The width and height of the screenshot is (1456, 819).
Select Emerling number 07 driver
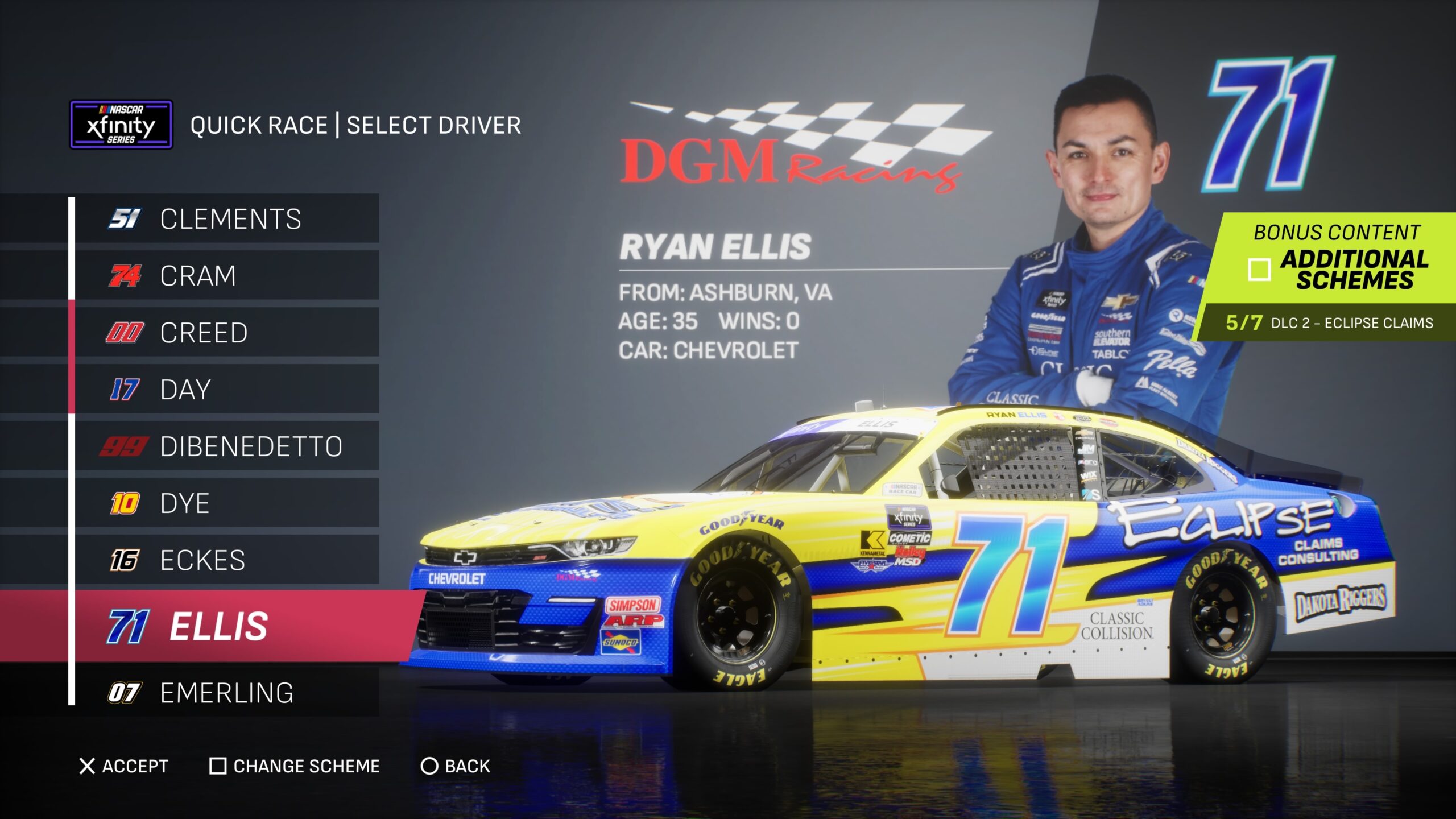227,693
